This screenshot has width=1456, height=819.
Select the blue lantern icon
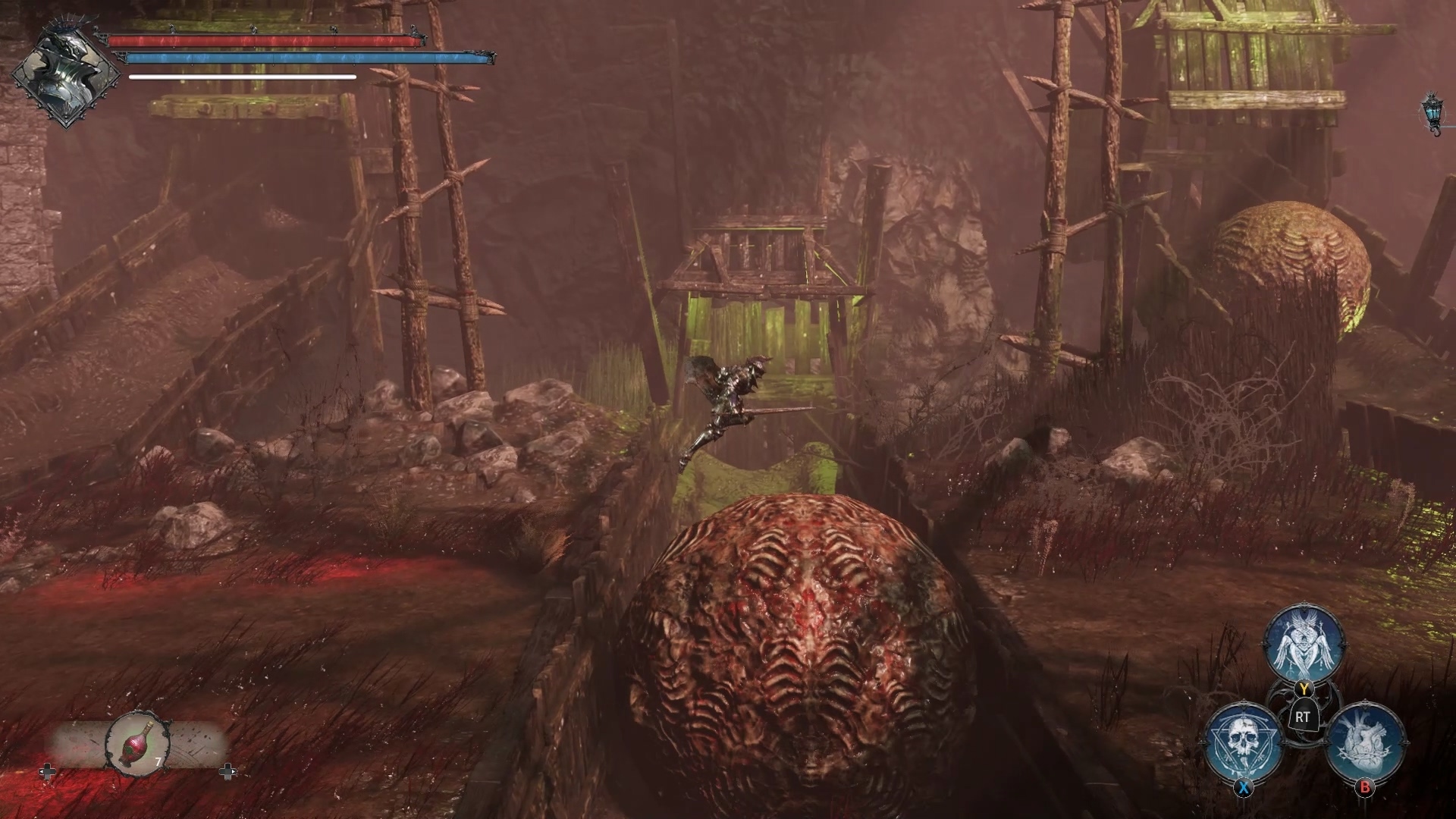[x=1432, y=111]
